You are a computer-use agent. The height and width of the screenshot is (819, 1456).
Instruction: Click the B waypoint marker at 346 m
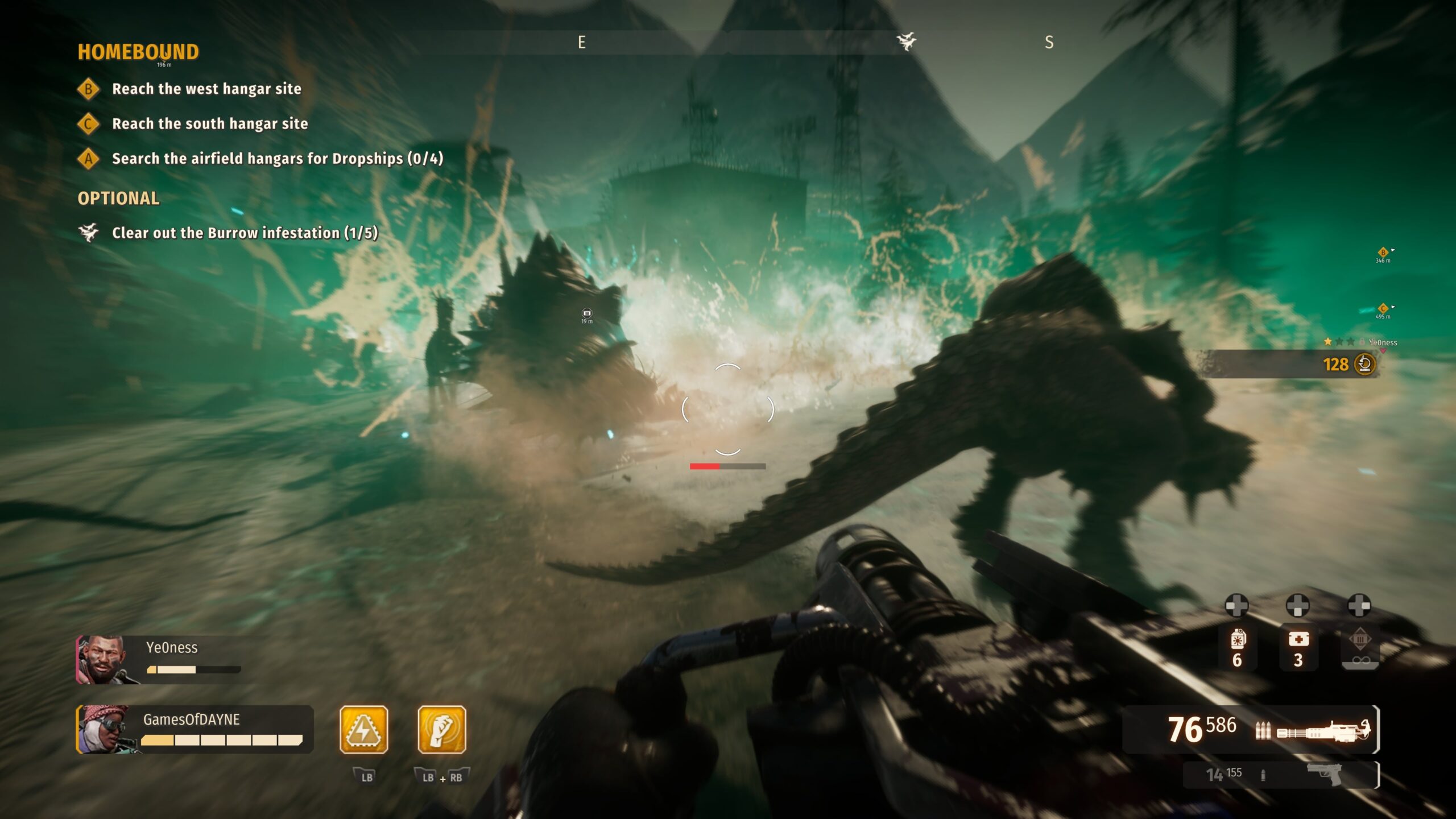click(x=1383, y=253)
